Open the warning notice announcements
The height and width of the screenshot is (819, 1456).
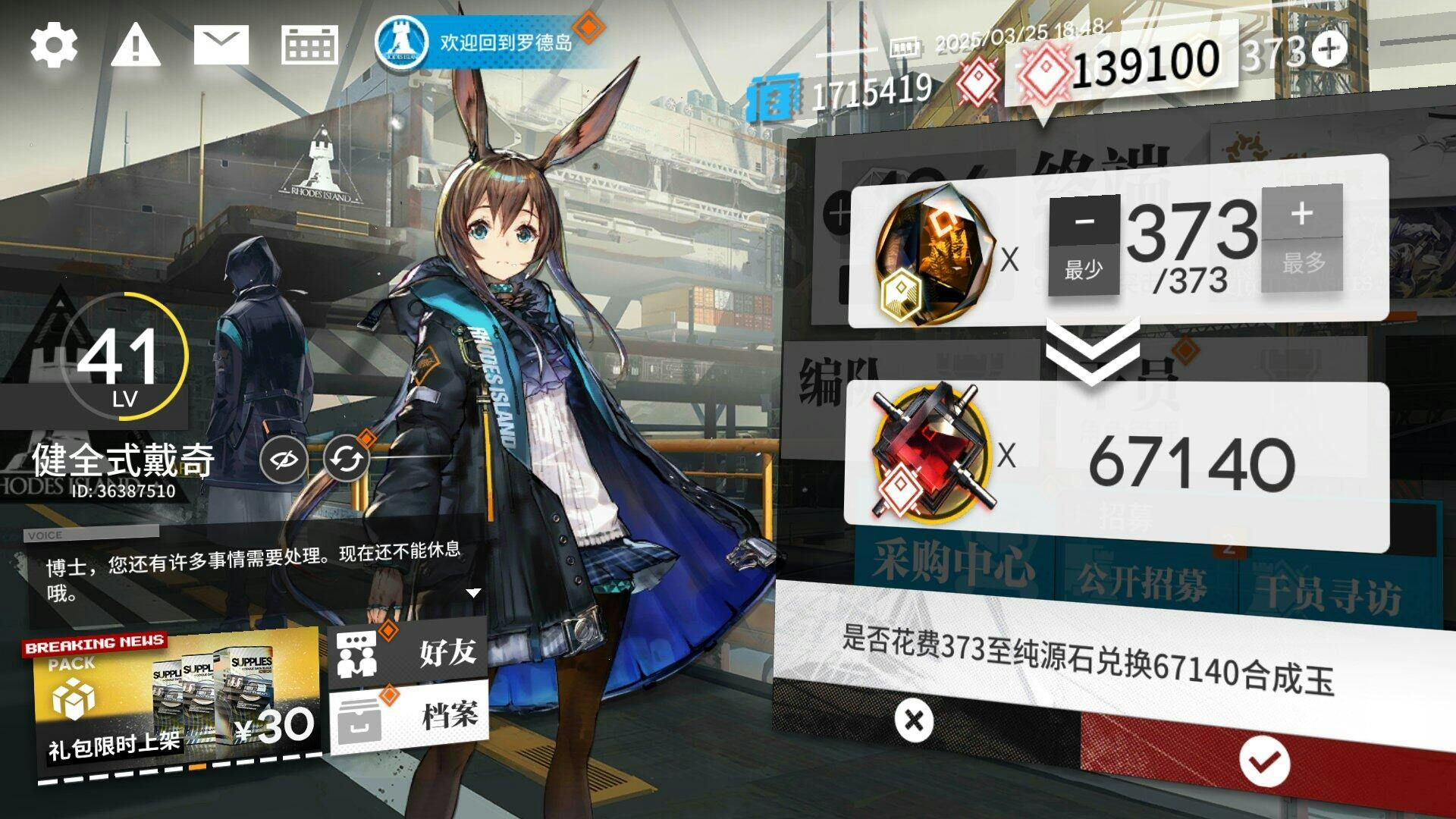136,44
